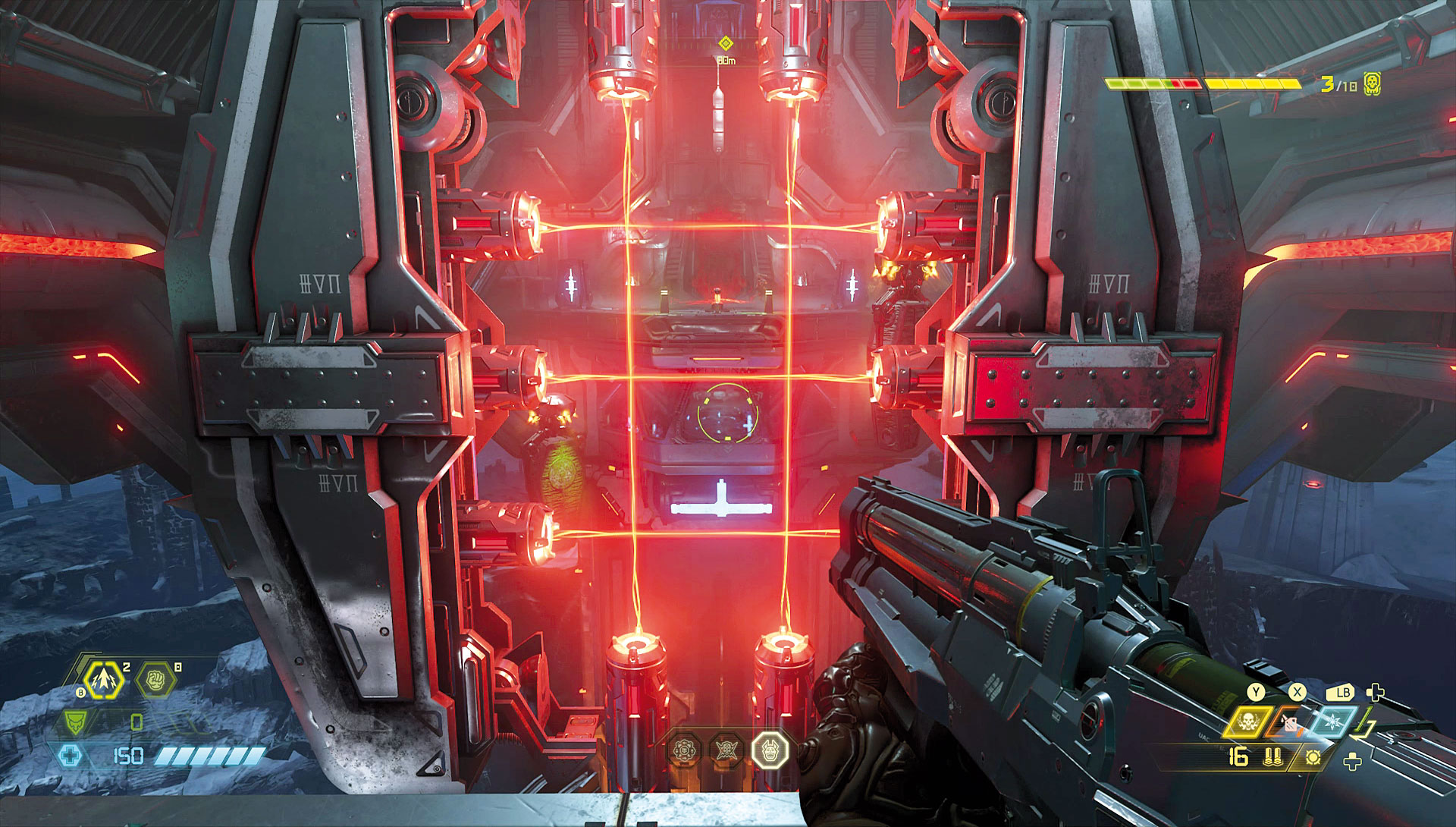
Task: Click the green armor shield icon
Action: (x=74, y=722)
